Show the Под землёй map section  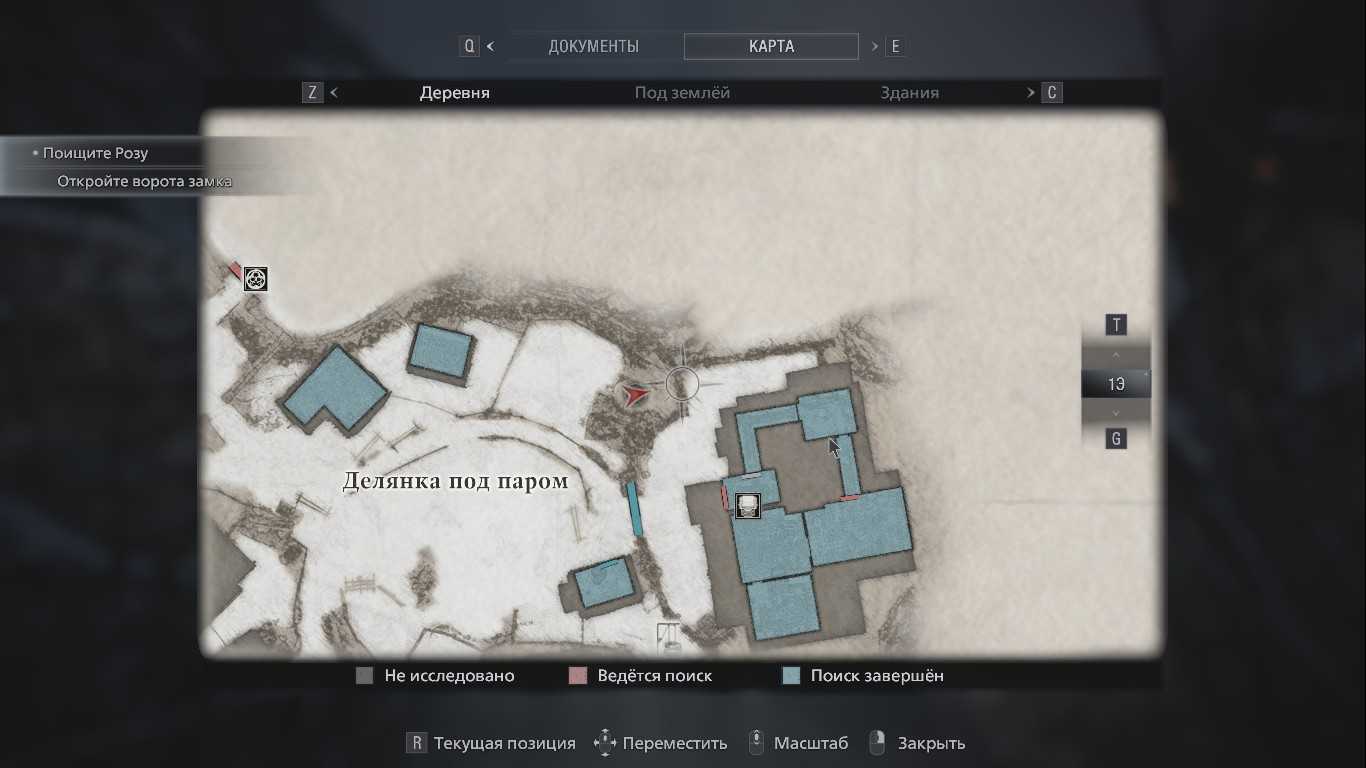pyautogui.click(x=682, y=93)
